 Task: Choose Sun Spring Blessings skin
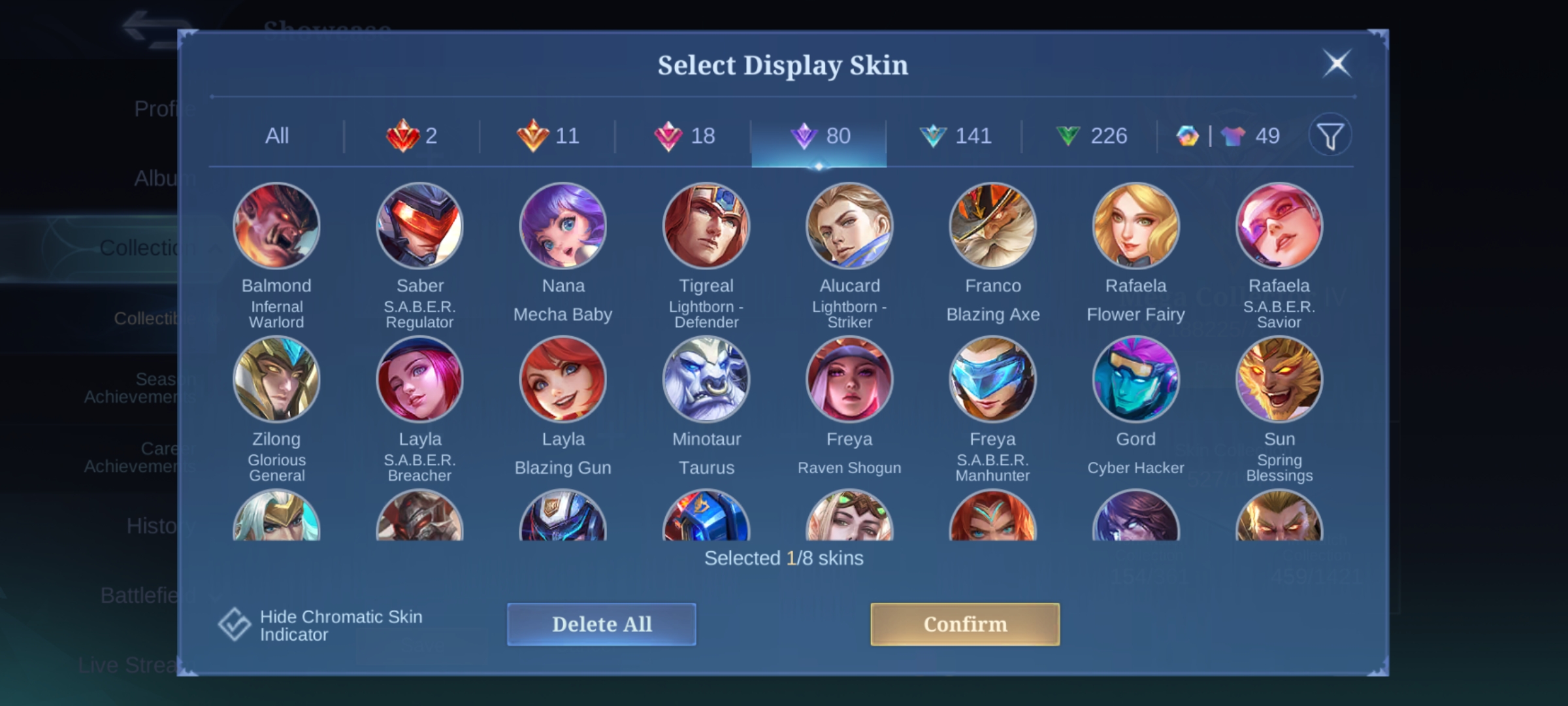(x=1279, y=379)
